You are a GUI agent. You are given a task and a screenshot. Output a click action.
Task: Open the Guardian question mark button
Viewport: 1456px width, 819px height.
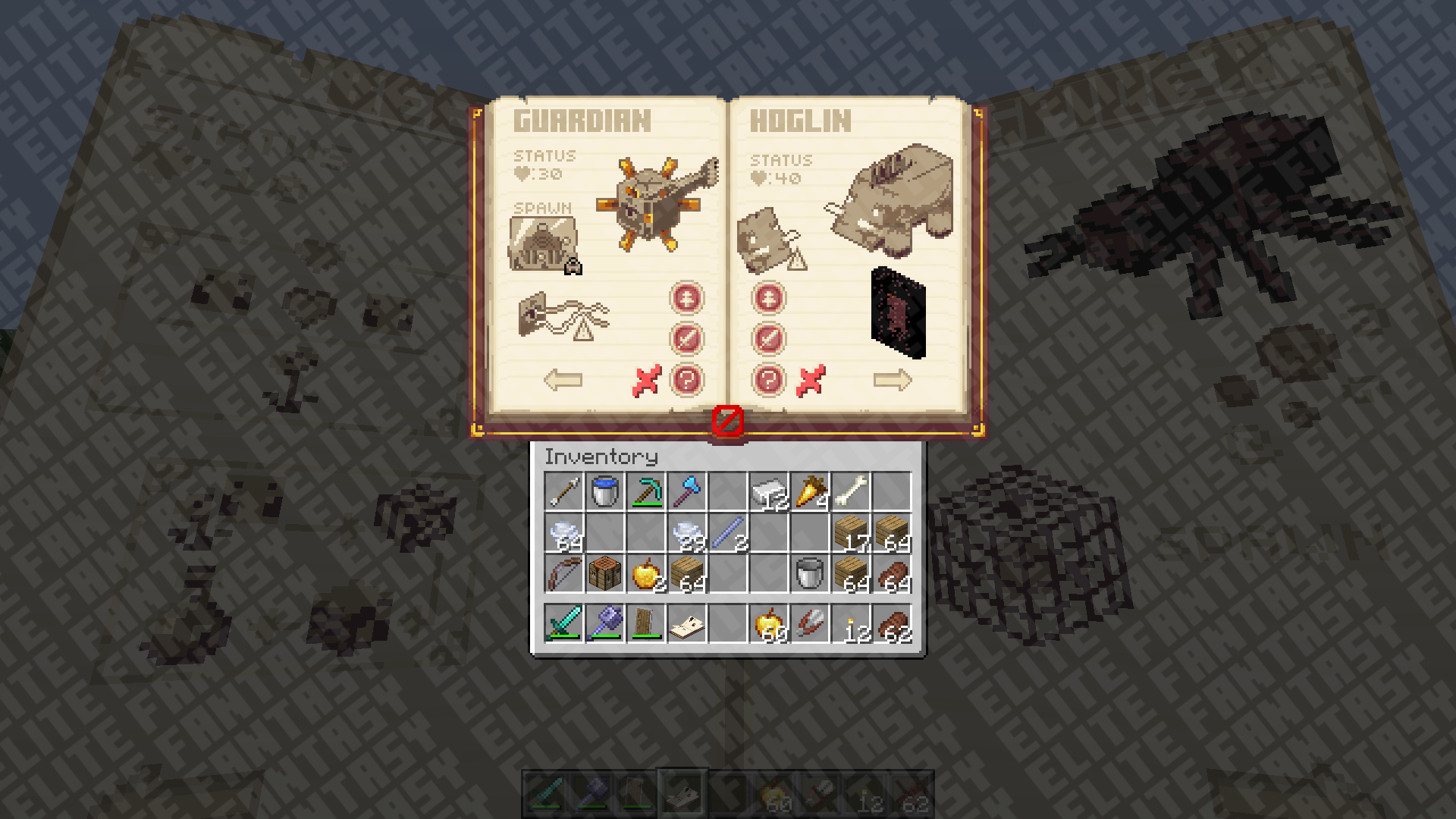686,380
